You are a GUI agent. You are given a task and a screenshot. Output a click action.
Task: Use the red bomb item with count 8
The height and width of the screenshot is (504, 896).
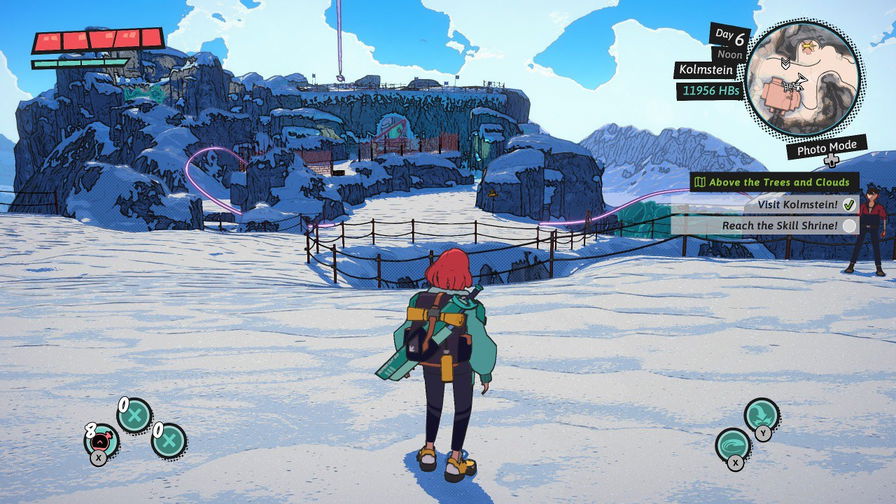coord(103,440)
